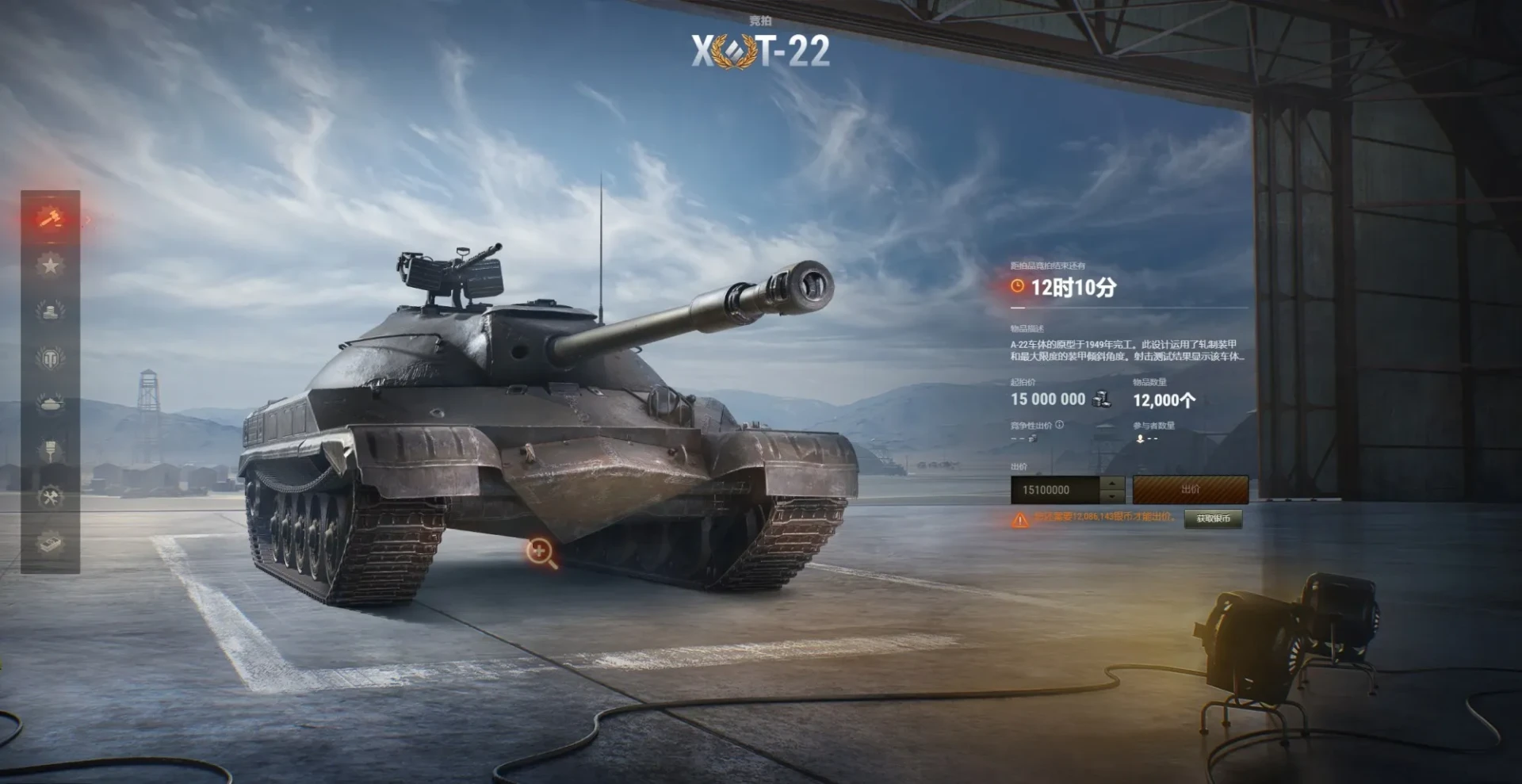Open the coin stack sidebar category
Screen dimensions: 1522x784
[50, 311]
